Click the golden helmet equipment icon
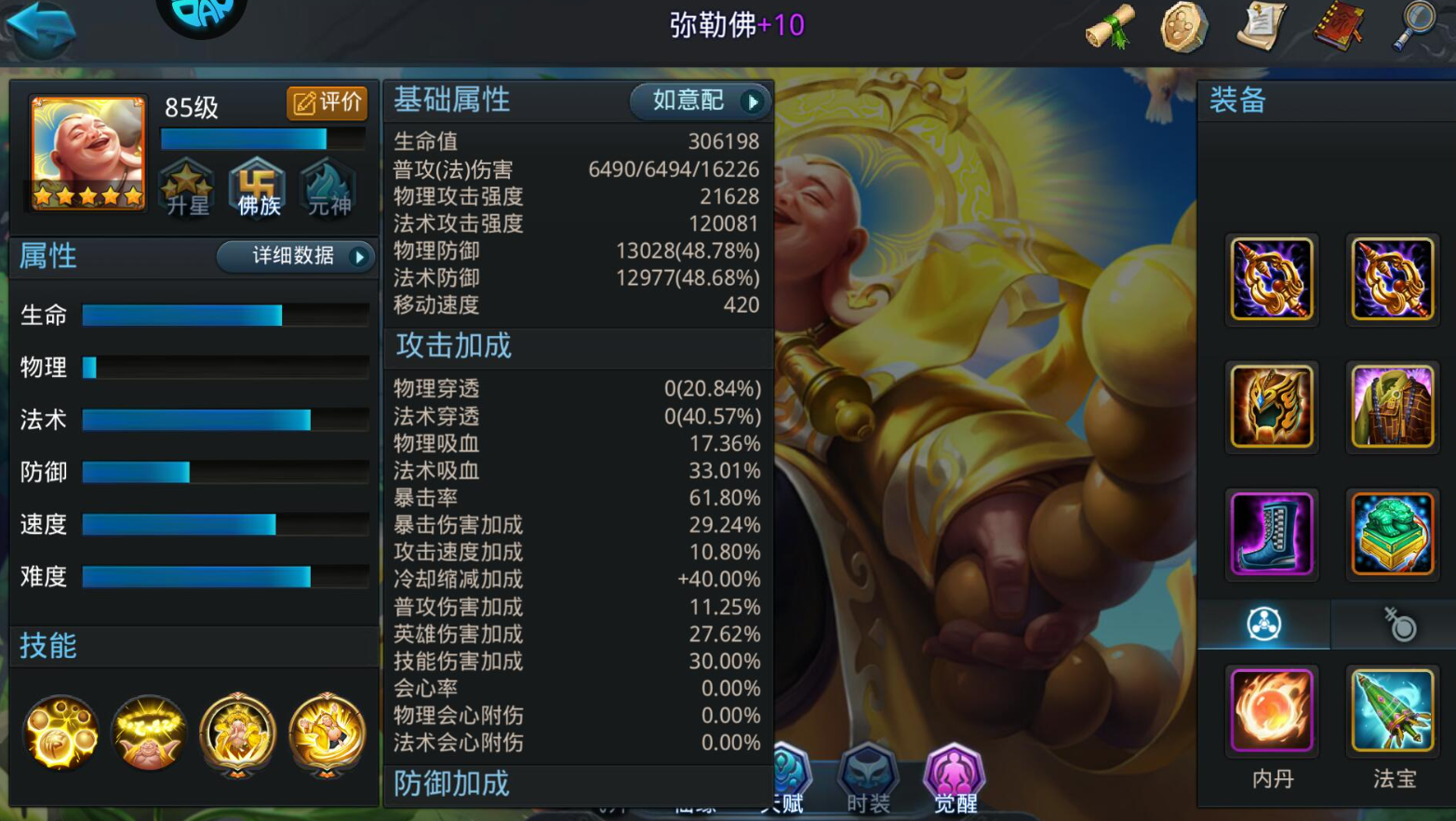 (1272, 407)
